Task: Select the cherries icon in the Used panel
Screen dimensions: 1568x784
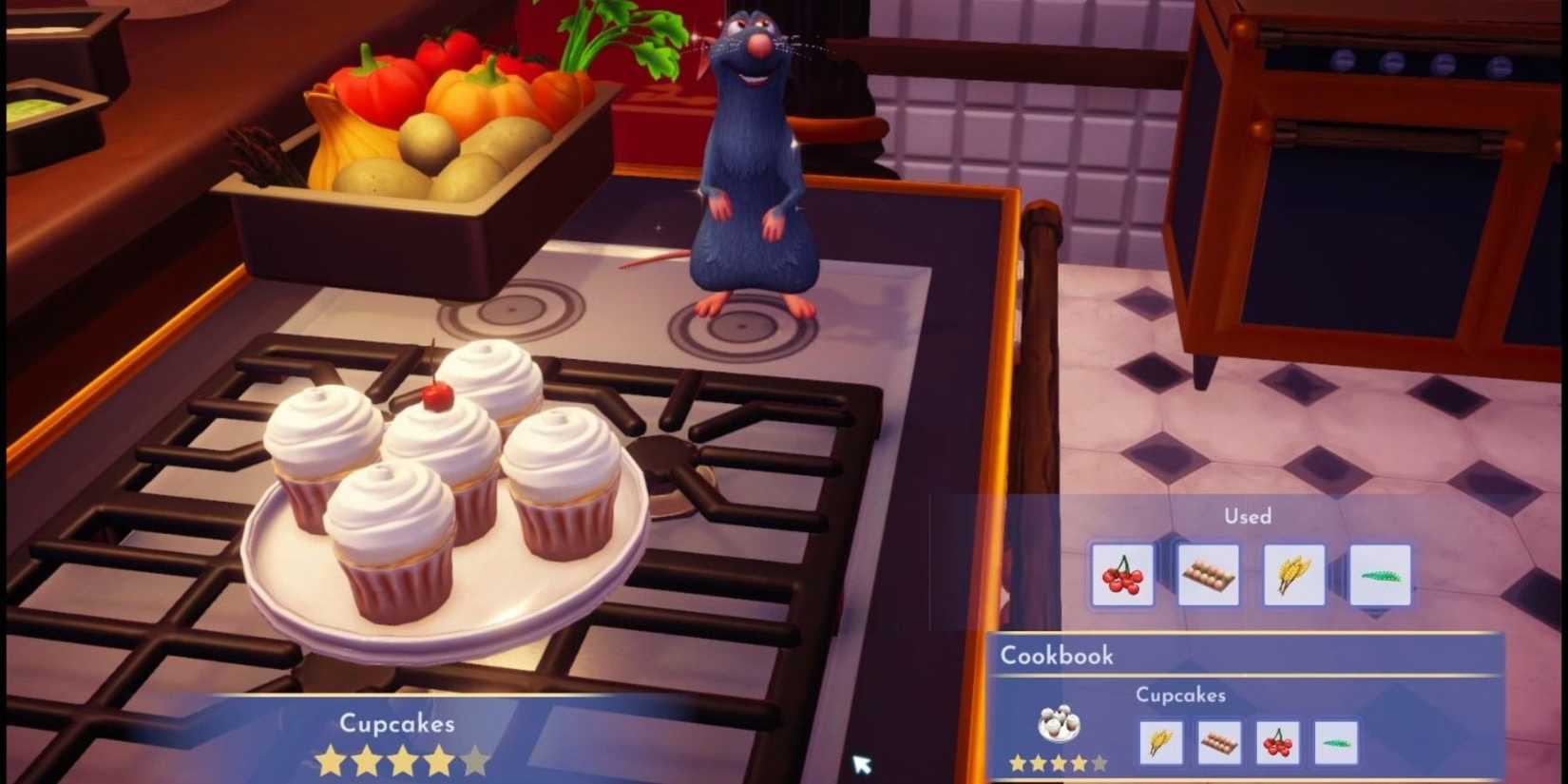Action: (1123, 575)
